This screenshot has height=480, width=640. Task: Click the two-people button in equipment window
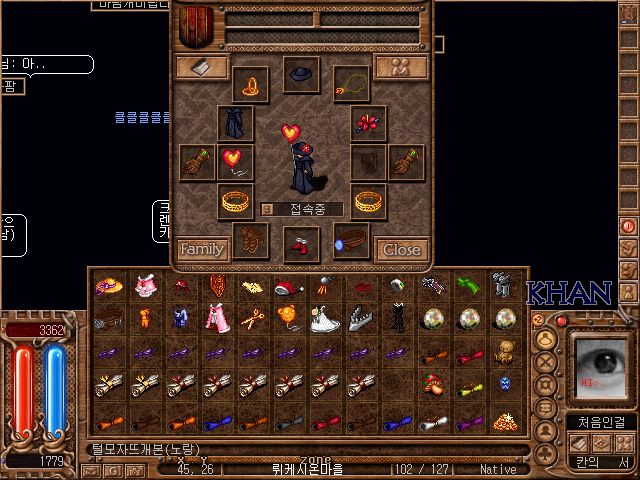401,67
